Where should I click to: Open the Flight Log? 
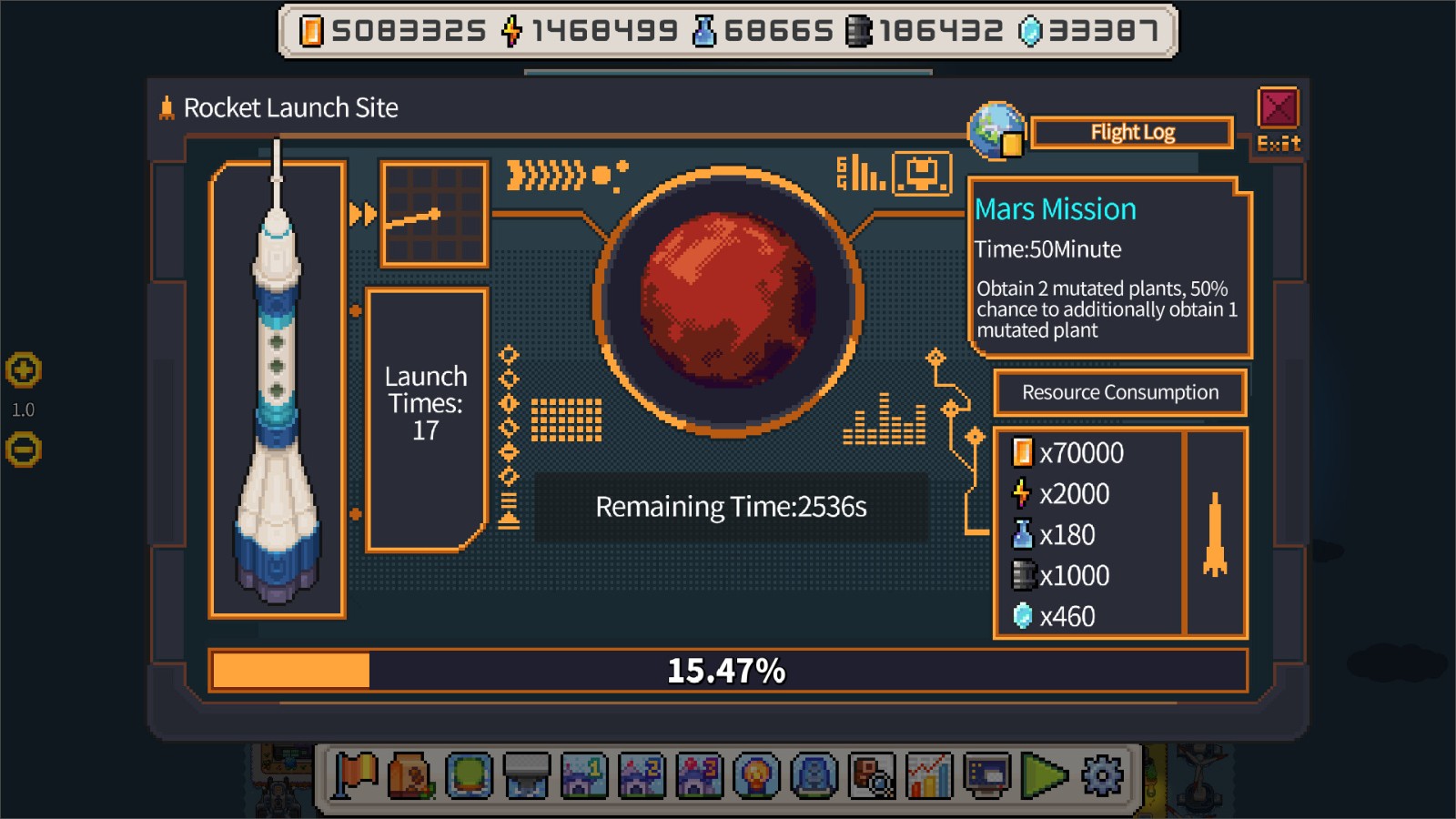(x=1132, y=133)
